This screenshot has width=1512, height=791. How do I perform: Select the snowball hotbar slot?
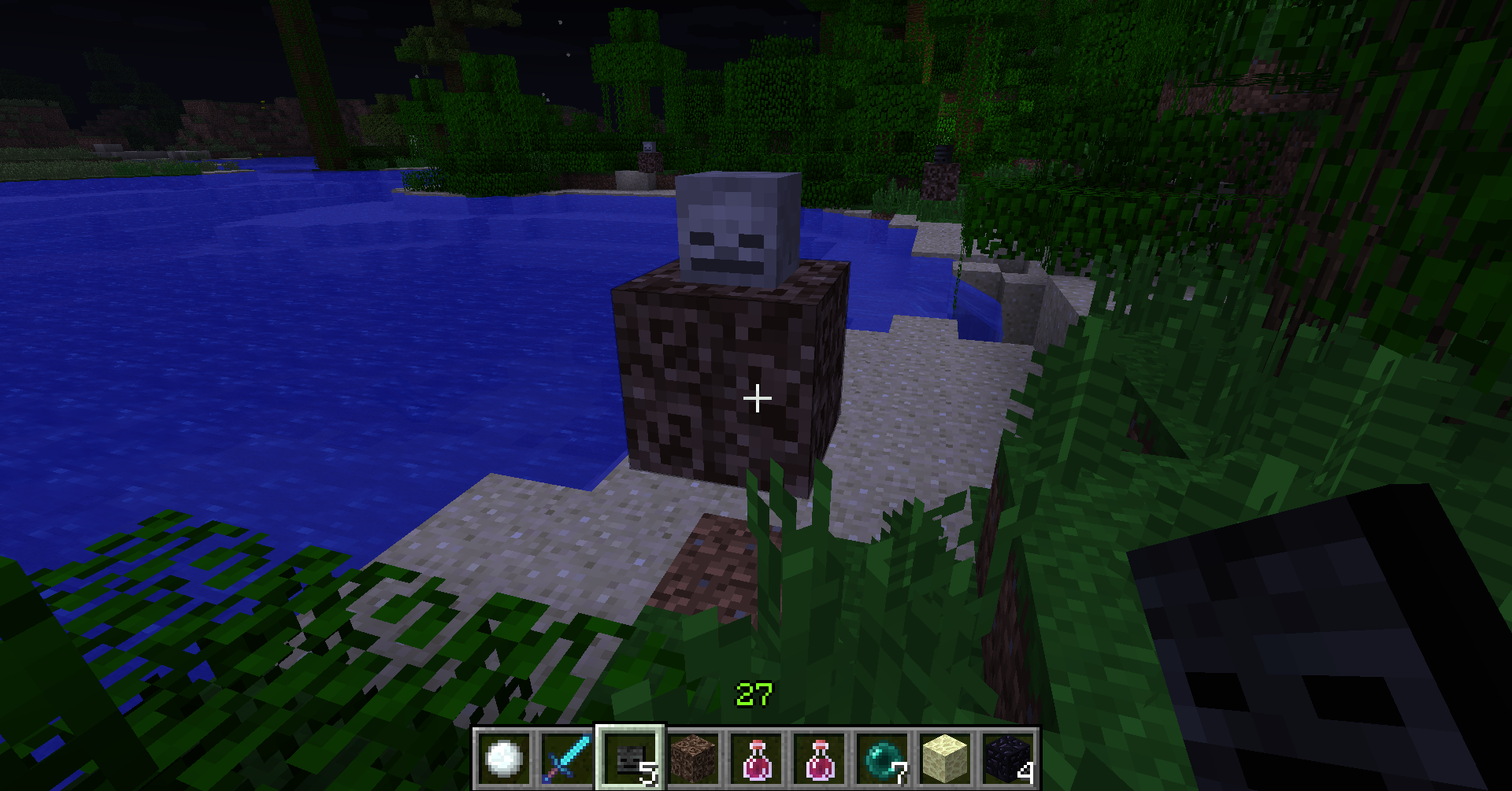tap(504, 759)
